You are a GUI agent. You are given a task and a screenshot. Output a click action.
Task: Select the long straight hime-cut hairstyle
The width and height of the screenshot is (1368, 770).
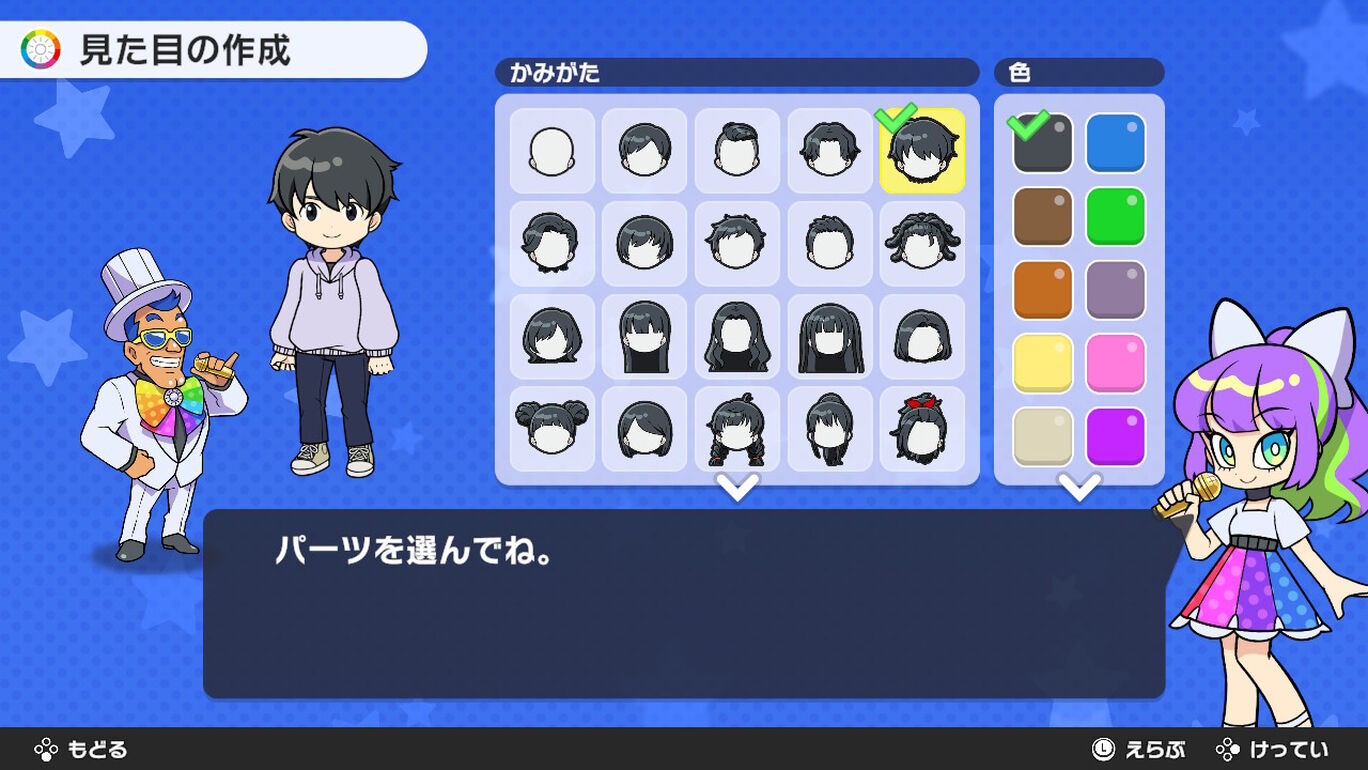[830, 335]
